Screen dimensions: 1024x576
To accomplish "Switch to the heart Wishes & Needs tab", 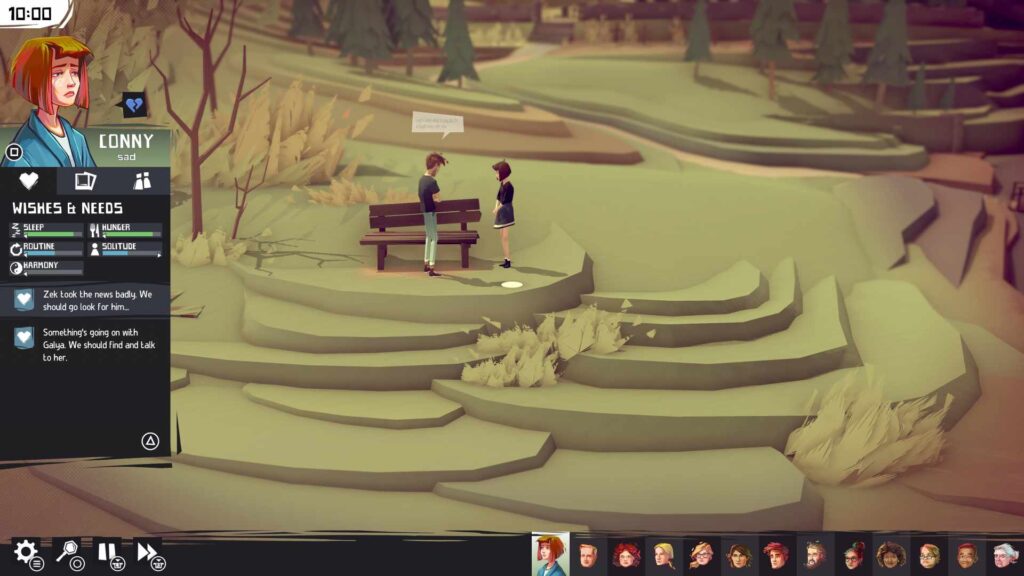I will [x=29, y=181].
